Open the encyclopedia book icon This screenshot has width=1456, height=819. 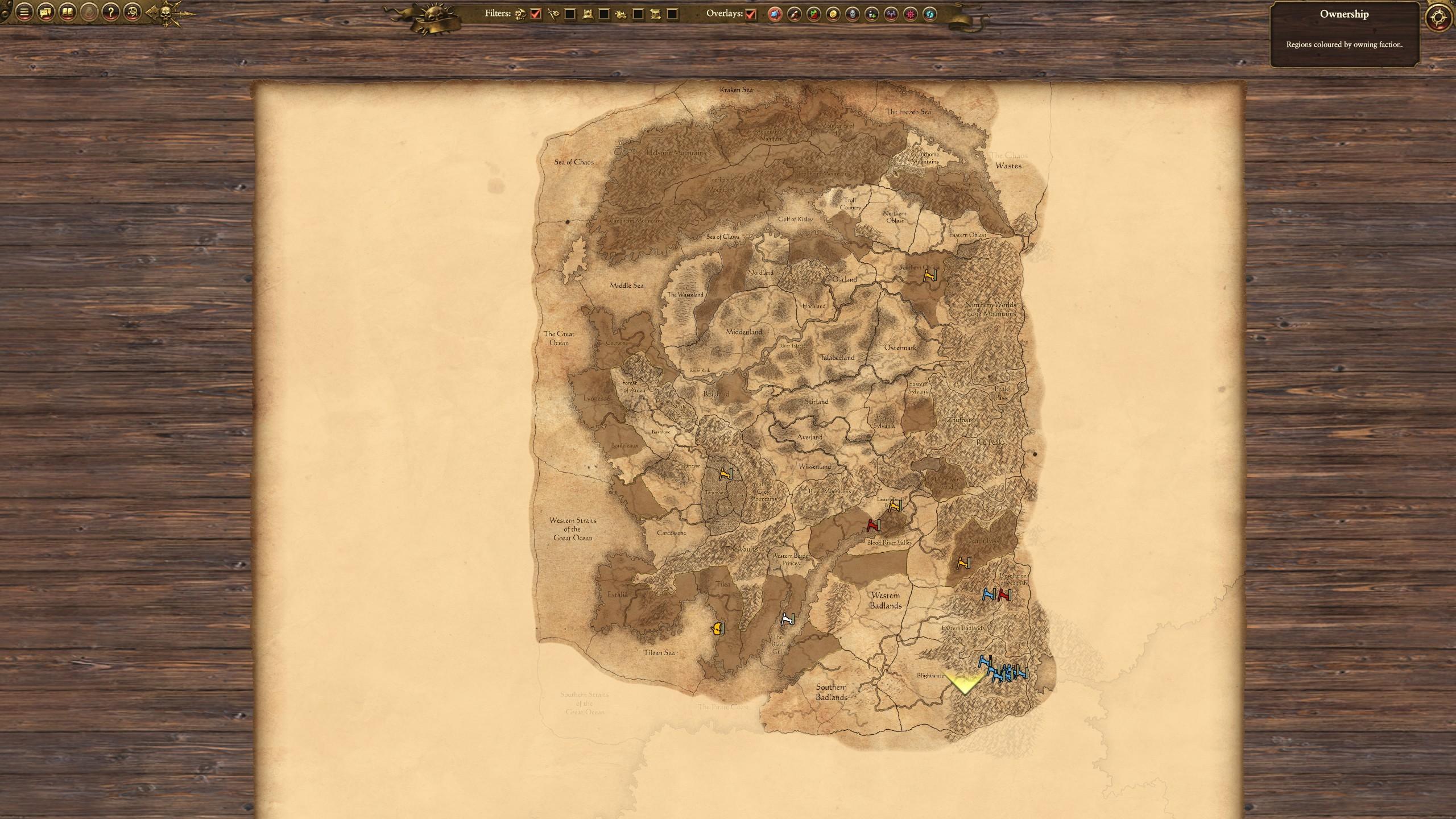(x=68, y=13)
